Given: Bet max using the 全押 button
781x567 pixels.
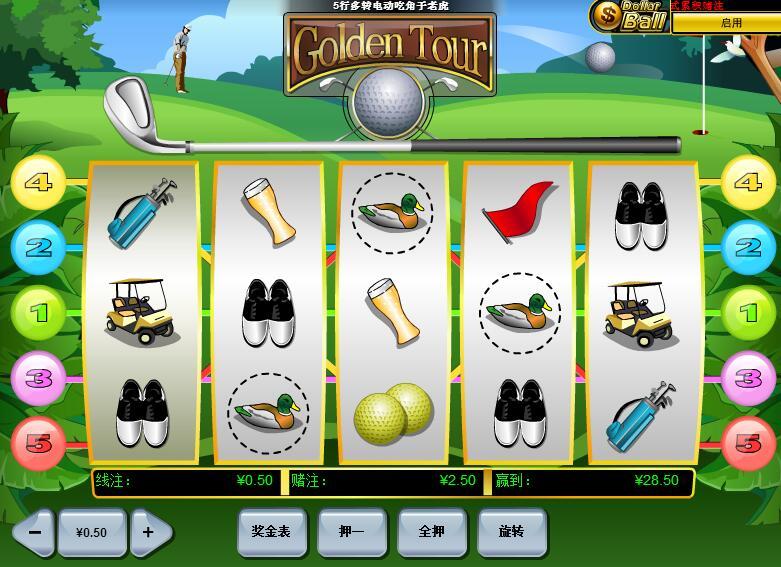Looking at the screenshot, I should pos(431,532).
